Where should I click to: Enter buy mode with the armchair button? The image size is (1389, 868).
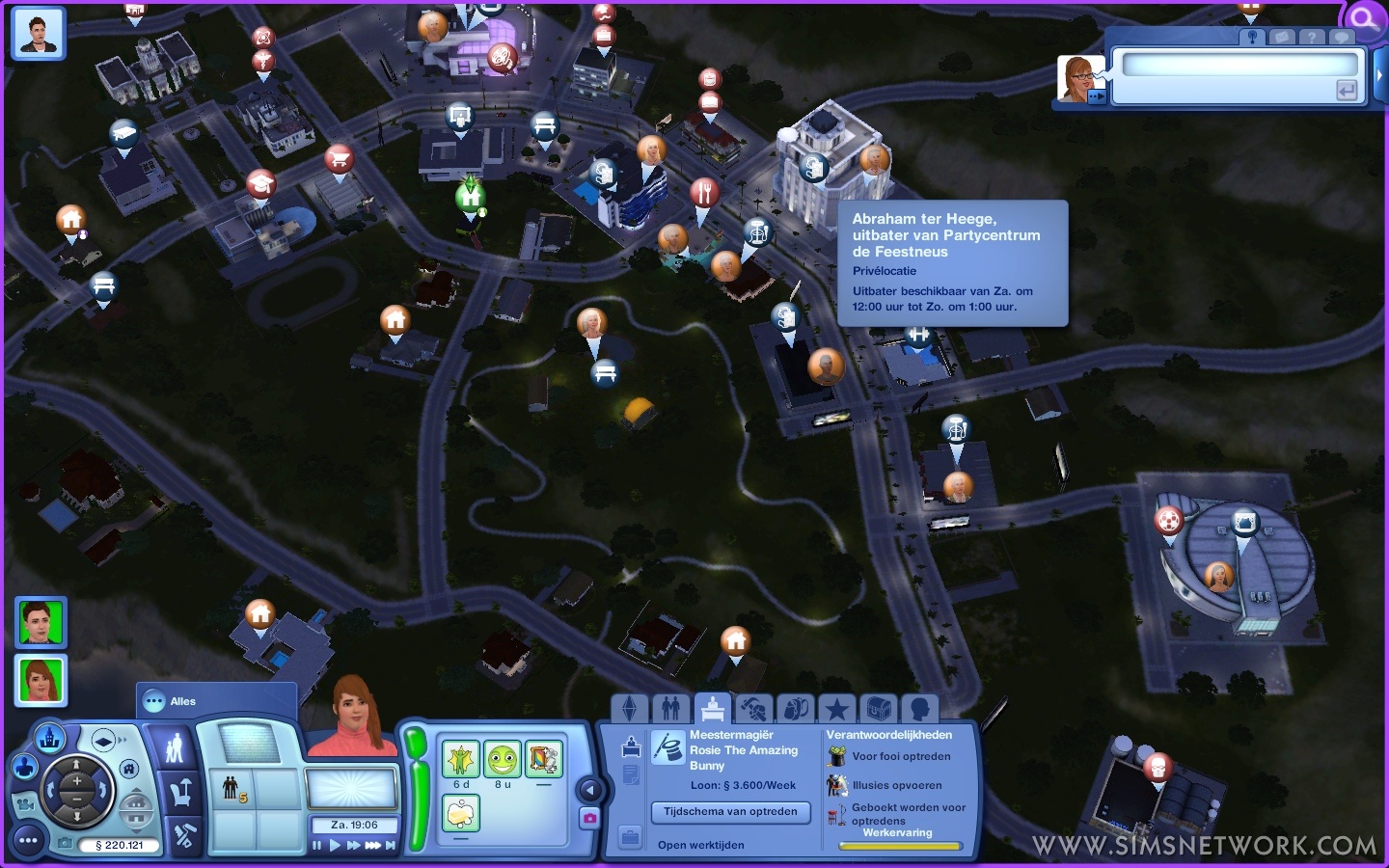click(x=180, y=793)
